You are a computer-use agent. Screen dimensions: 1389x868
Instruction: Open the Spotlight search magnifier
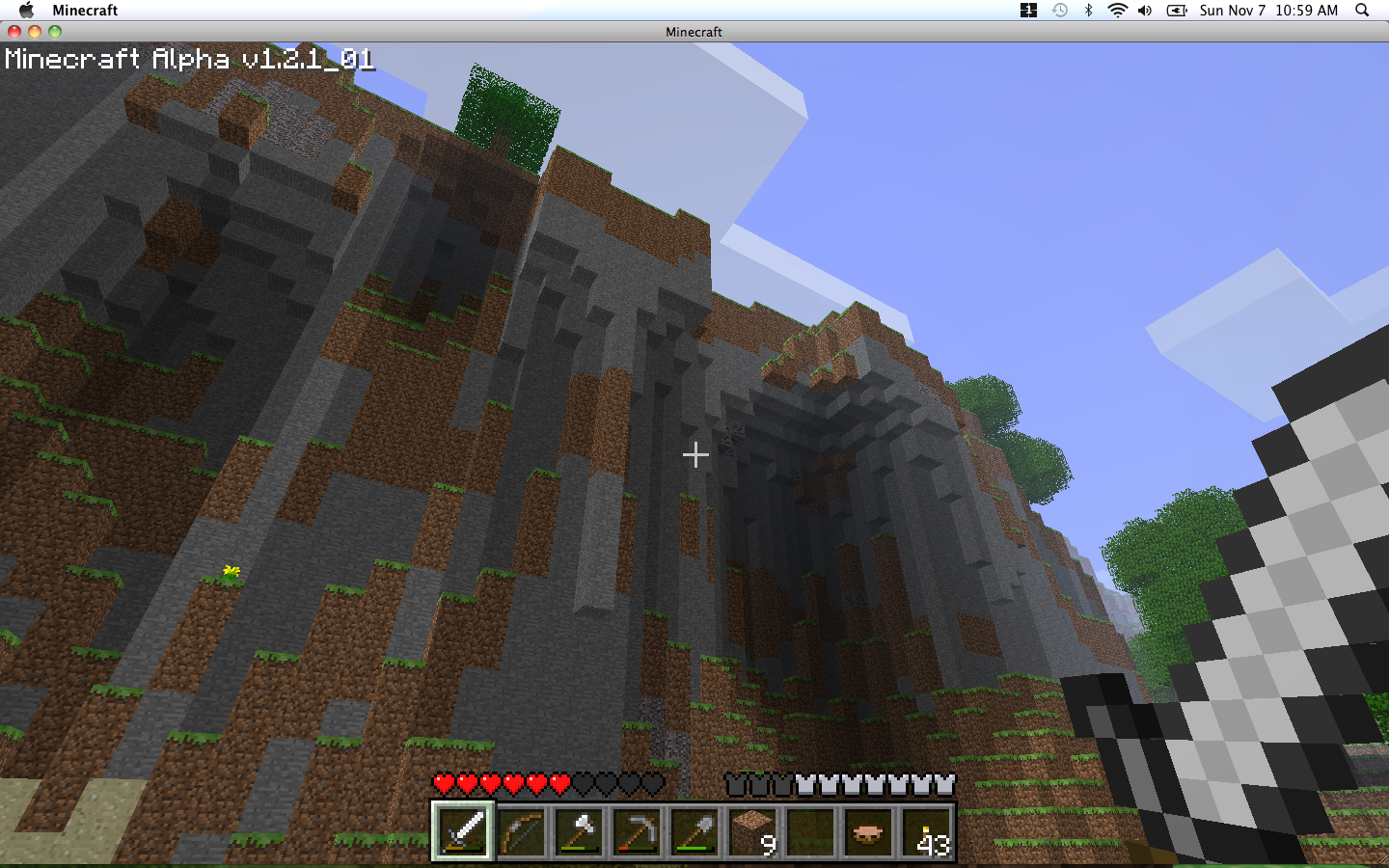coord(1362,11)
